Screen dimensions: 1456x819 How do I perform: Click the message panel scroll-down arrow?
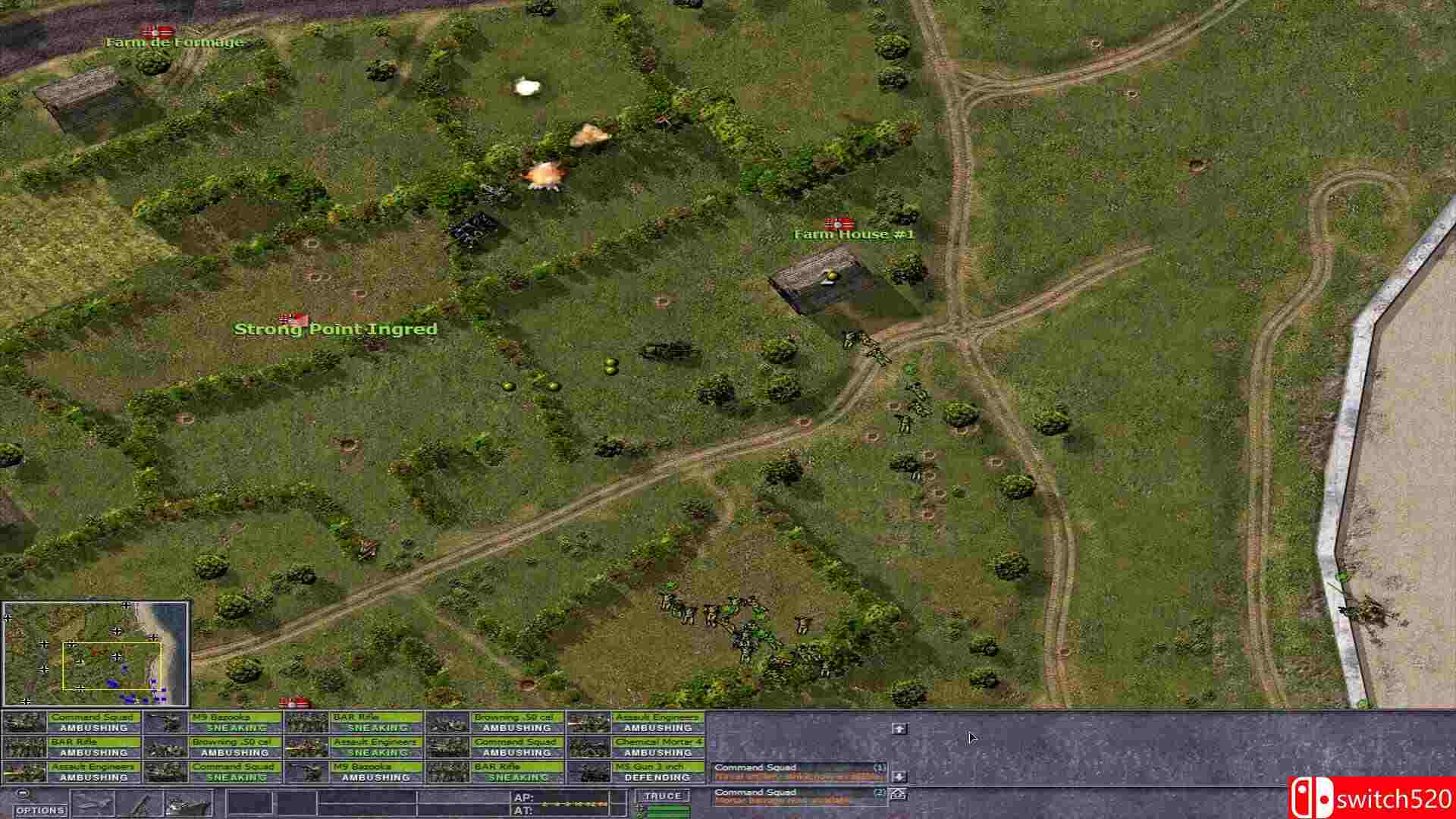pos(900,776)
